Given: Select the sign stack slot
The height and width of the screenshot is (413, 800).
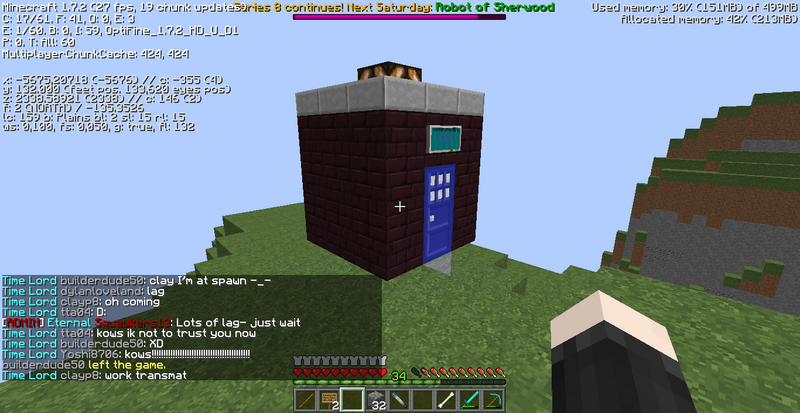Looking at the screenshot, I should 329,400.
